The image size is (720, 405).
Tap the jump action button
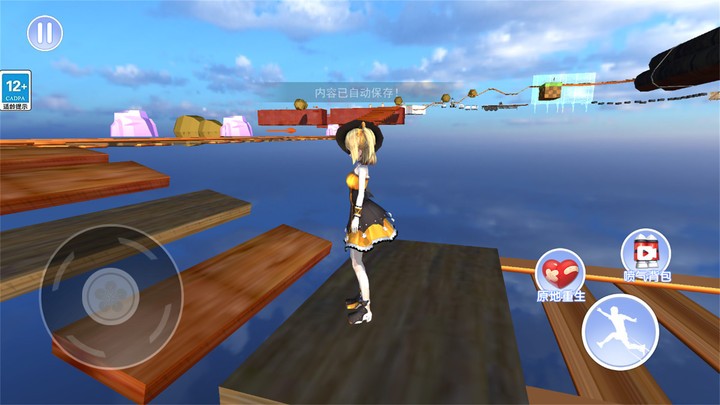[620, 332]
